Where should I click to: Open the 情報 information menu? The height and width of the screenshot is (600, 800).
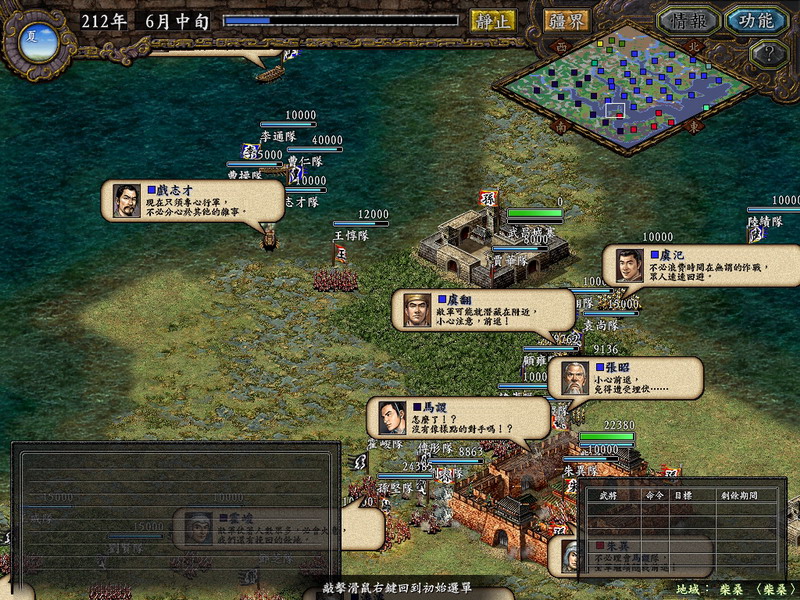(689, 20)
